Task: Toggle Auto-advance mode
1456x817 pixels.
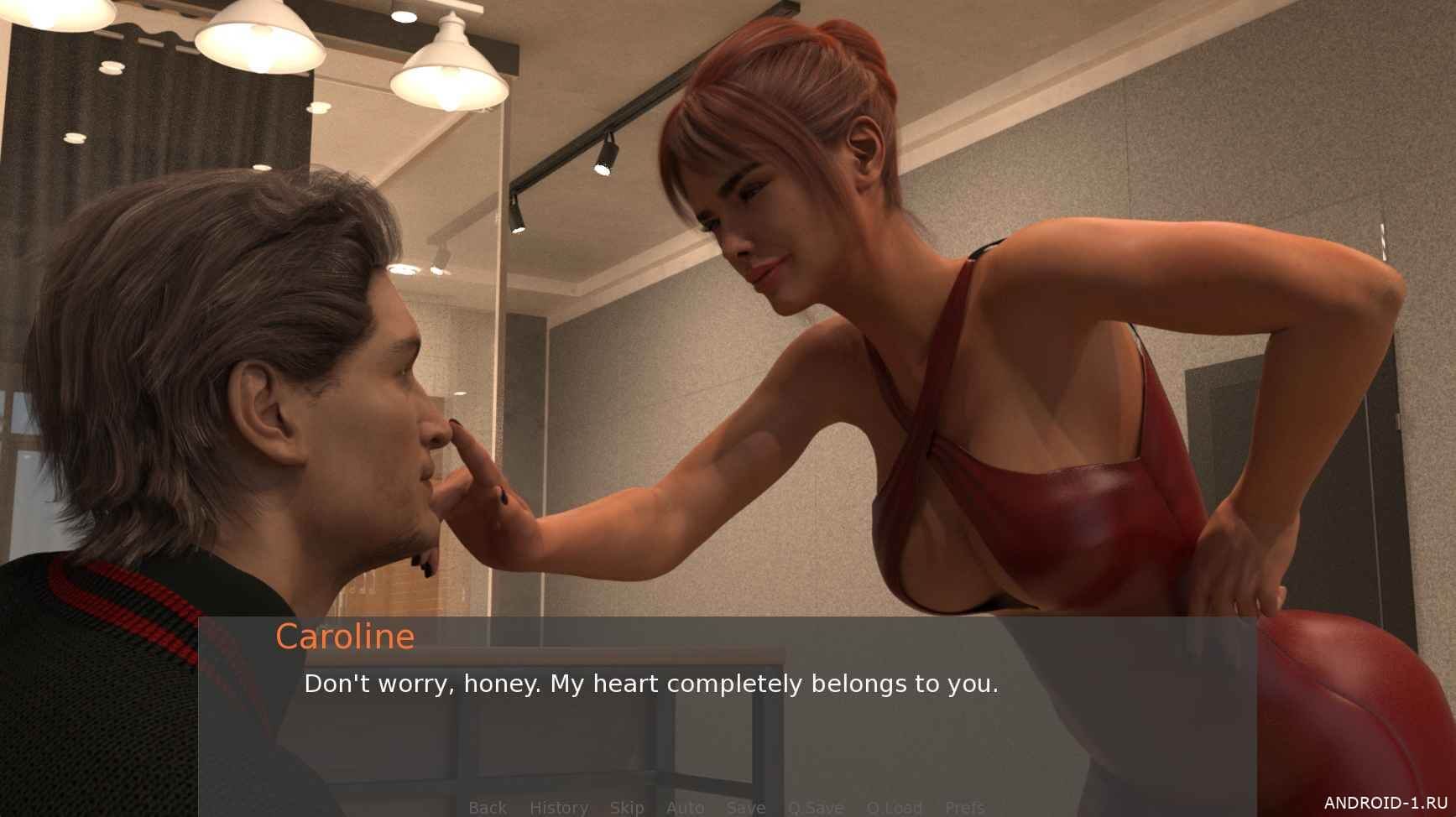Action: click(x=685, y=807)
